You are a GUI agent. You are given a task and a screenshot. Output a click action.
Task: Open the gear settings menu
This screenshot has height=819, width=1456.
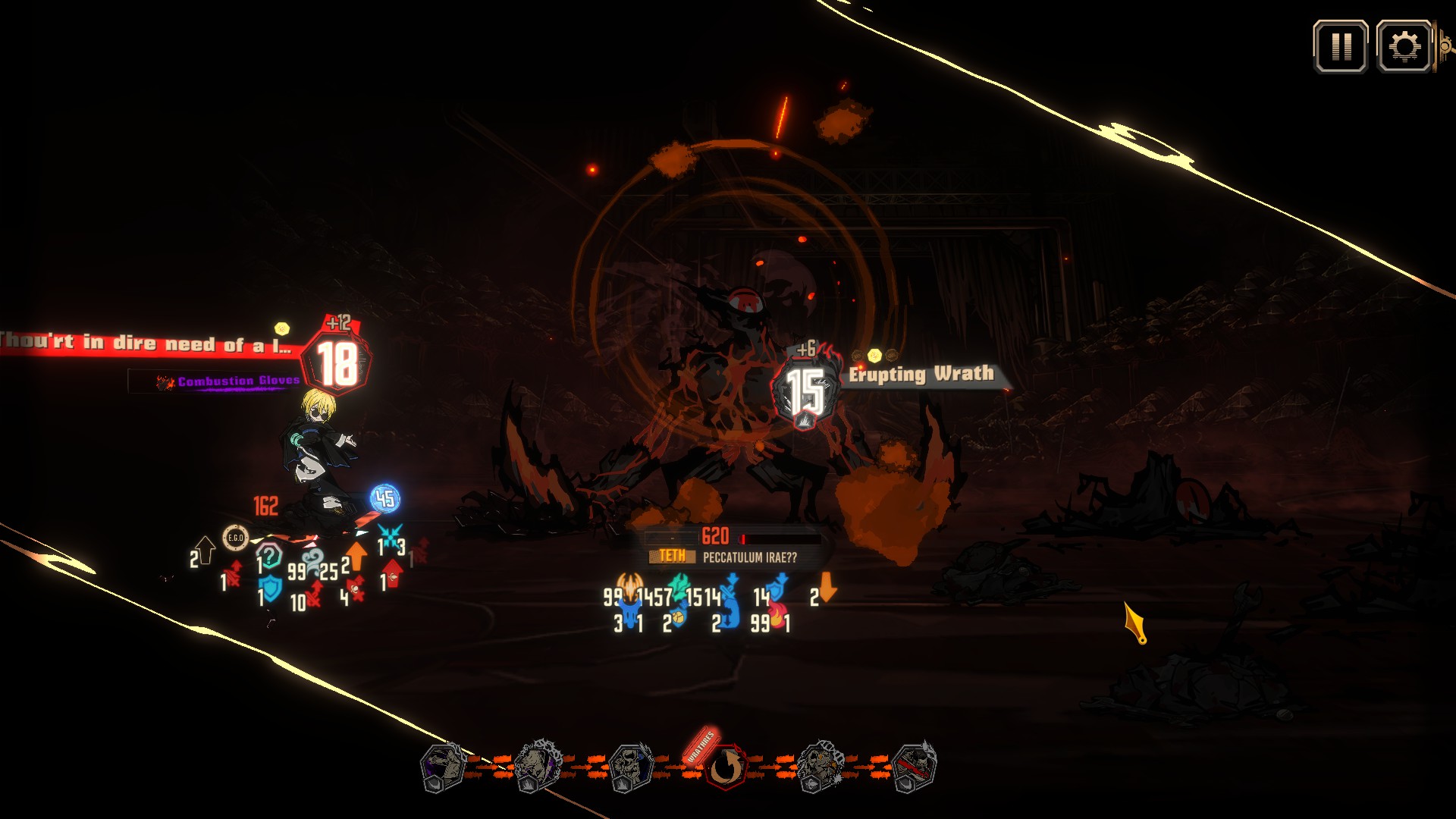[1404, 47]
